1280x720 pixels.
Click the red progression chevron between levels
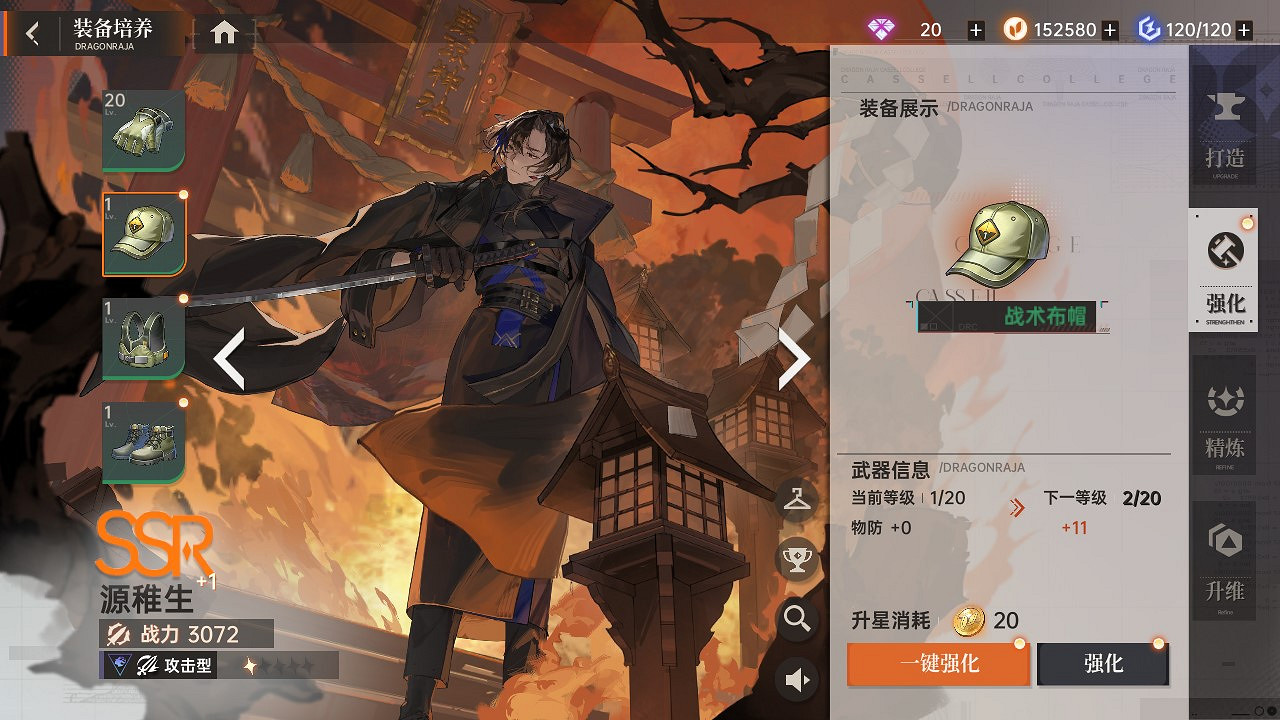pyautogui.click(x=1017, y=506)
